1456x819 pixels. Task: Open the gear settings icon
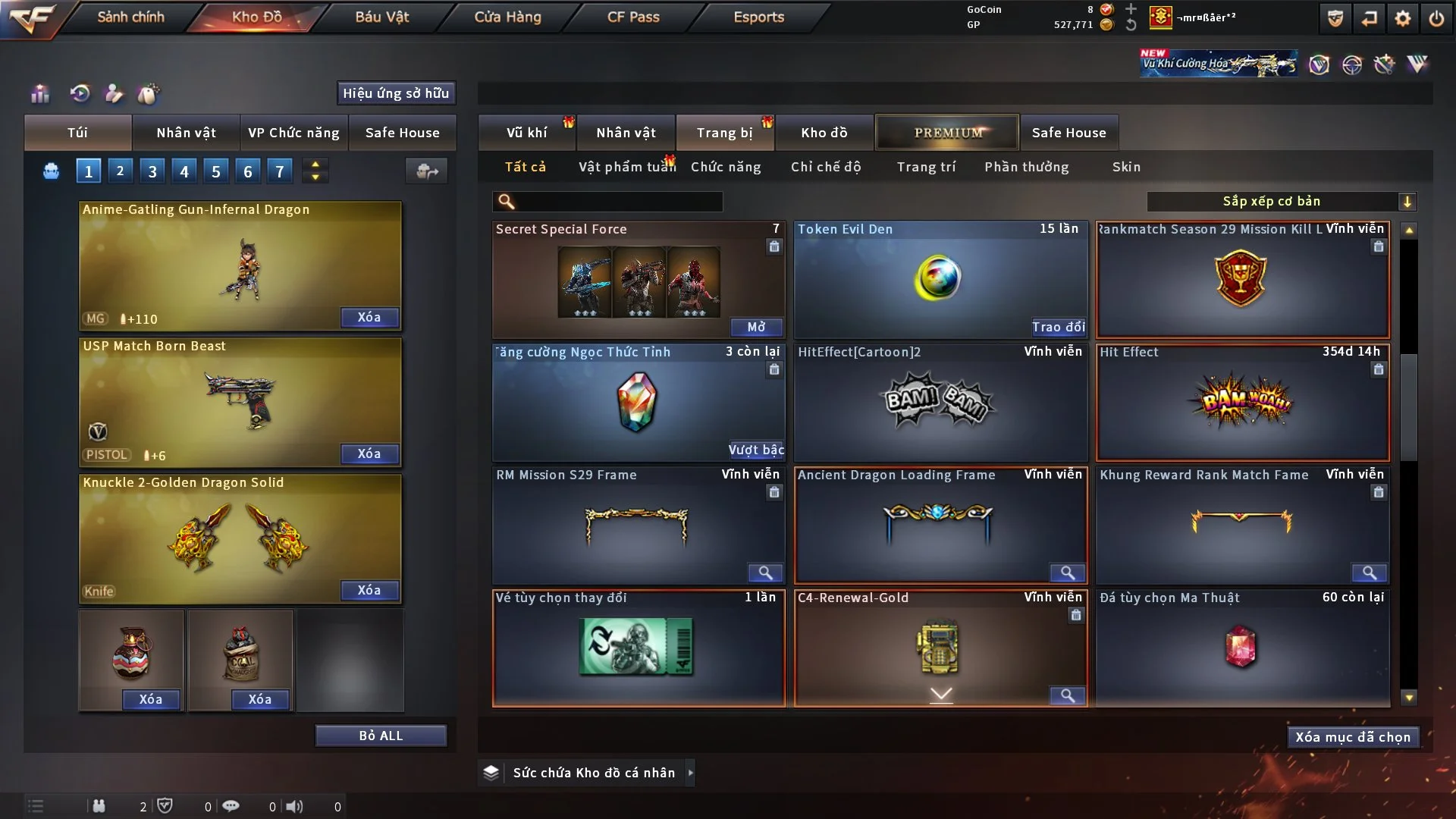1403,18
